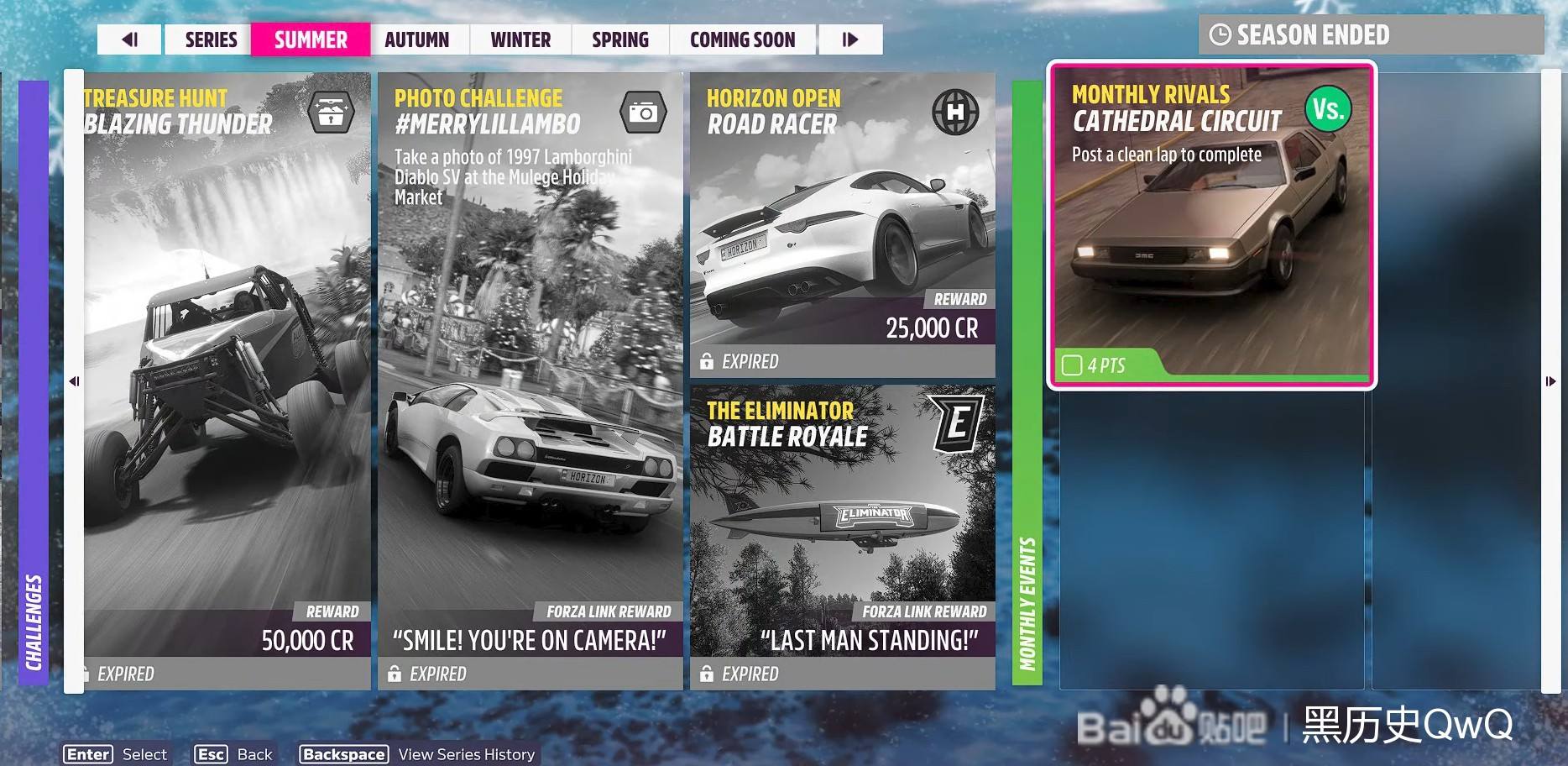Open the Horizon Open Road Racer card
Viewport: 1568px width, 766px height.
842,224
